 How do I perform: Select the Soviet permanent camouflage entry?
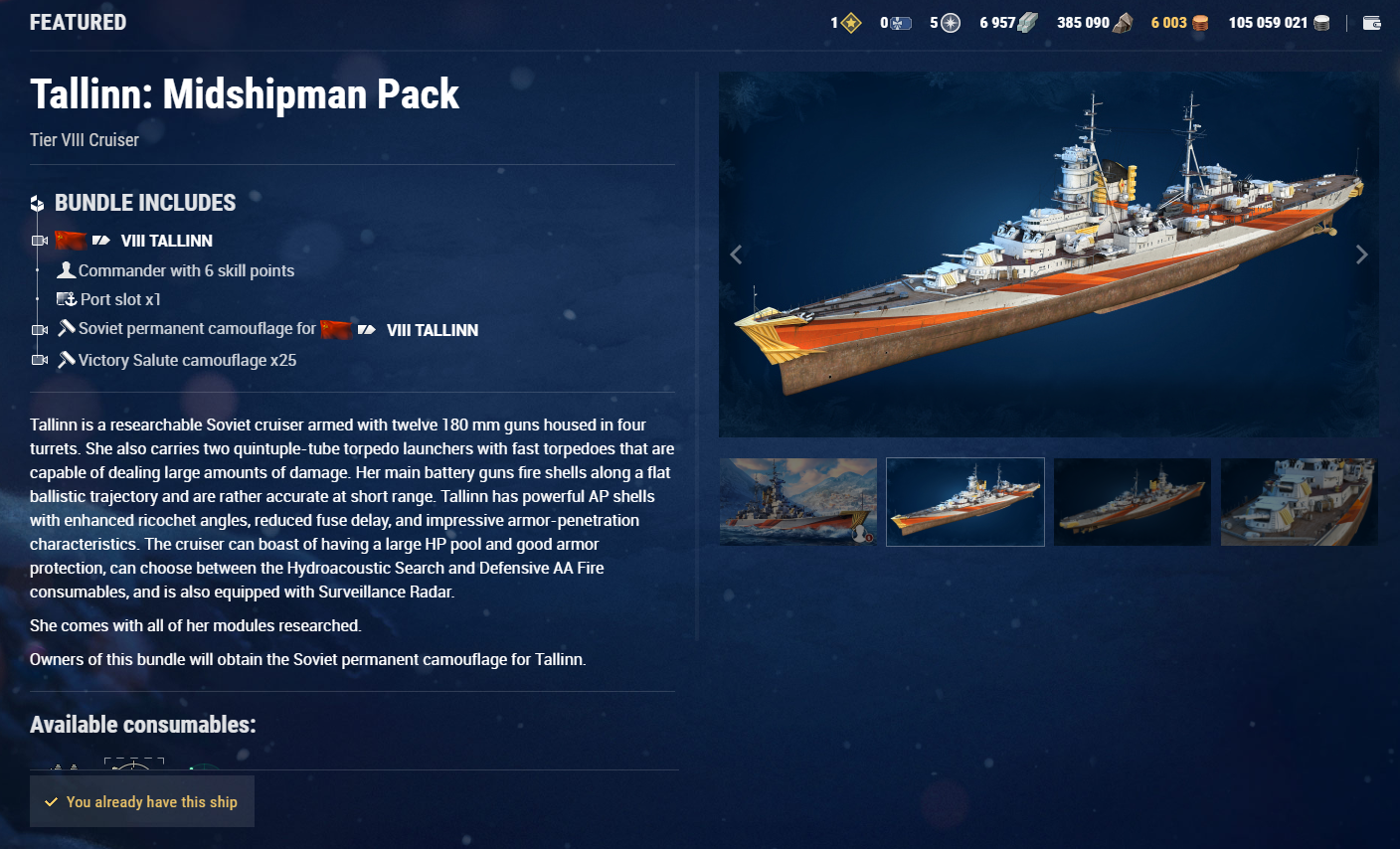point(197,329)
